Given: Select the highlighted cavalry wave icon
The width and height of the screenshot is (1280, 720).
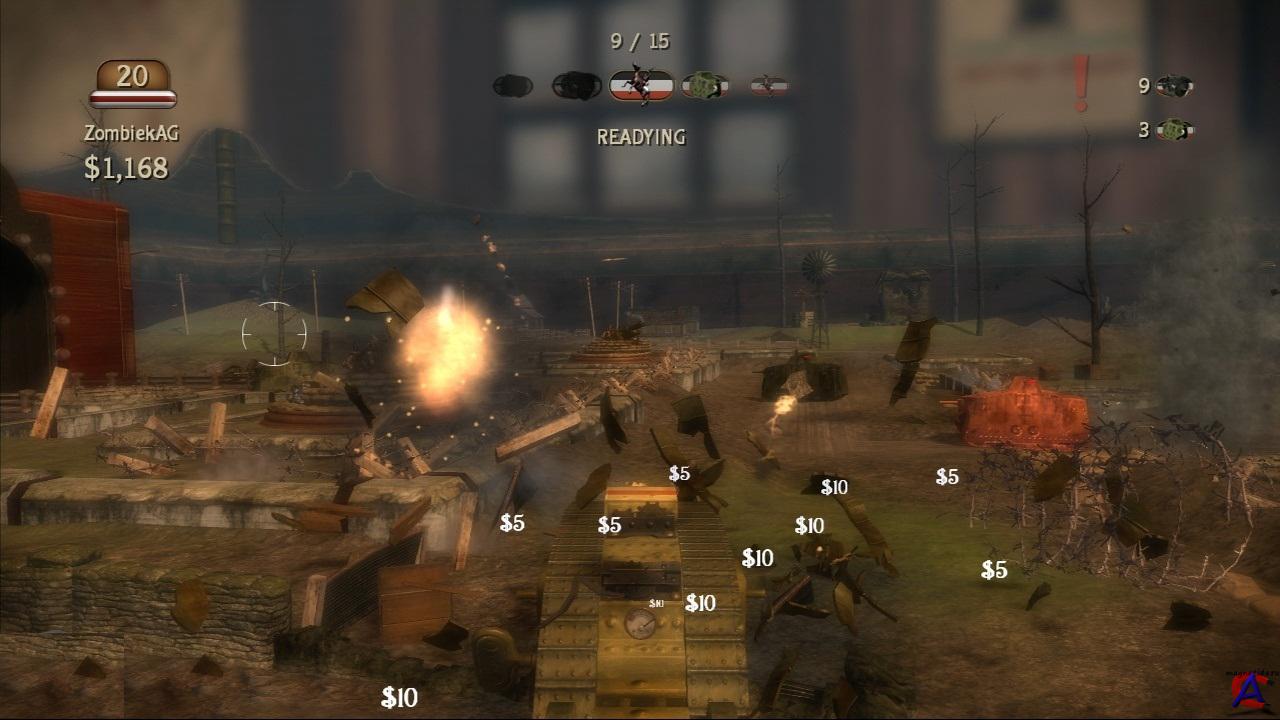Looking at the screenshot, I should (641, 86).
